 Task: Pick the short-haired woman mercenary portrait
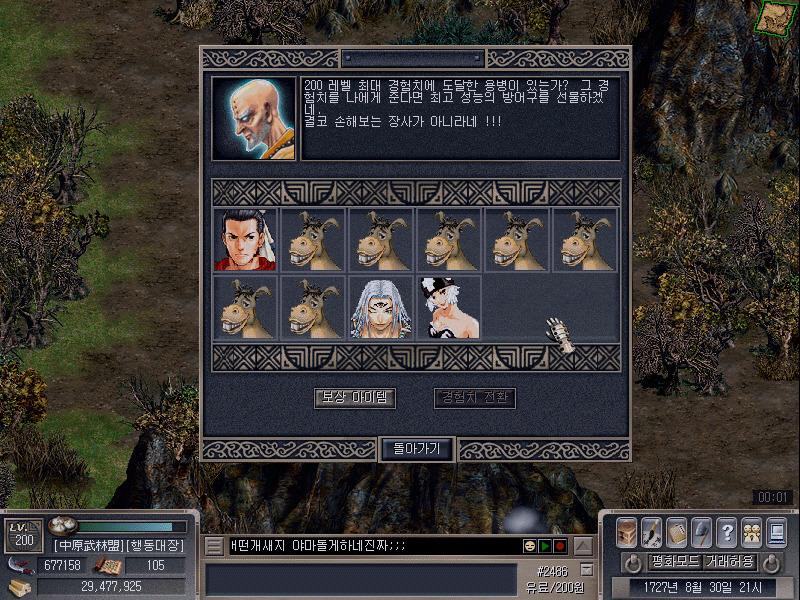[448, 307]
